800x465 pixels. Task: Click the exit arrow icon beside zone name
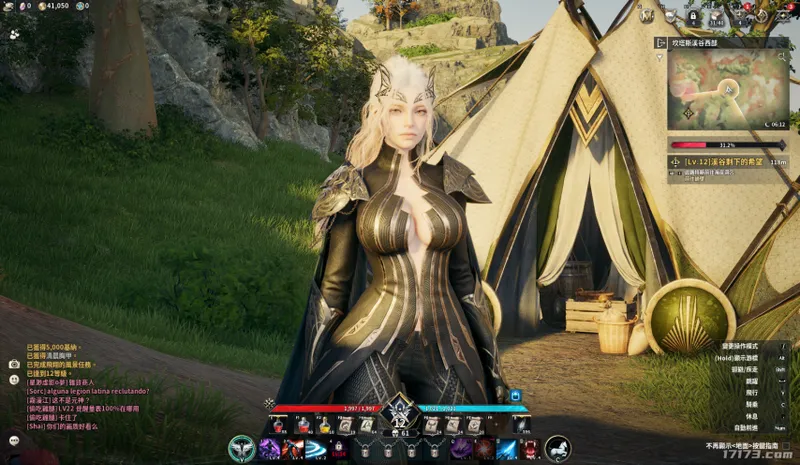(659, 43)
